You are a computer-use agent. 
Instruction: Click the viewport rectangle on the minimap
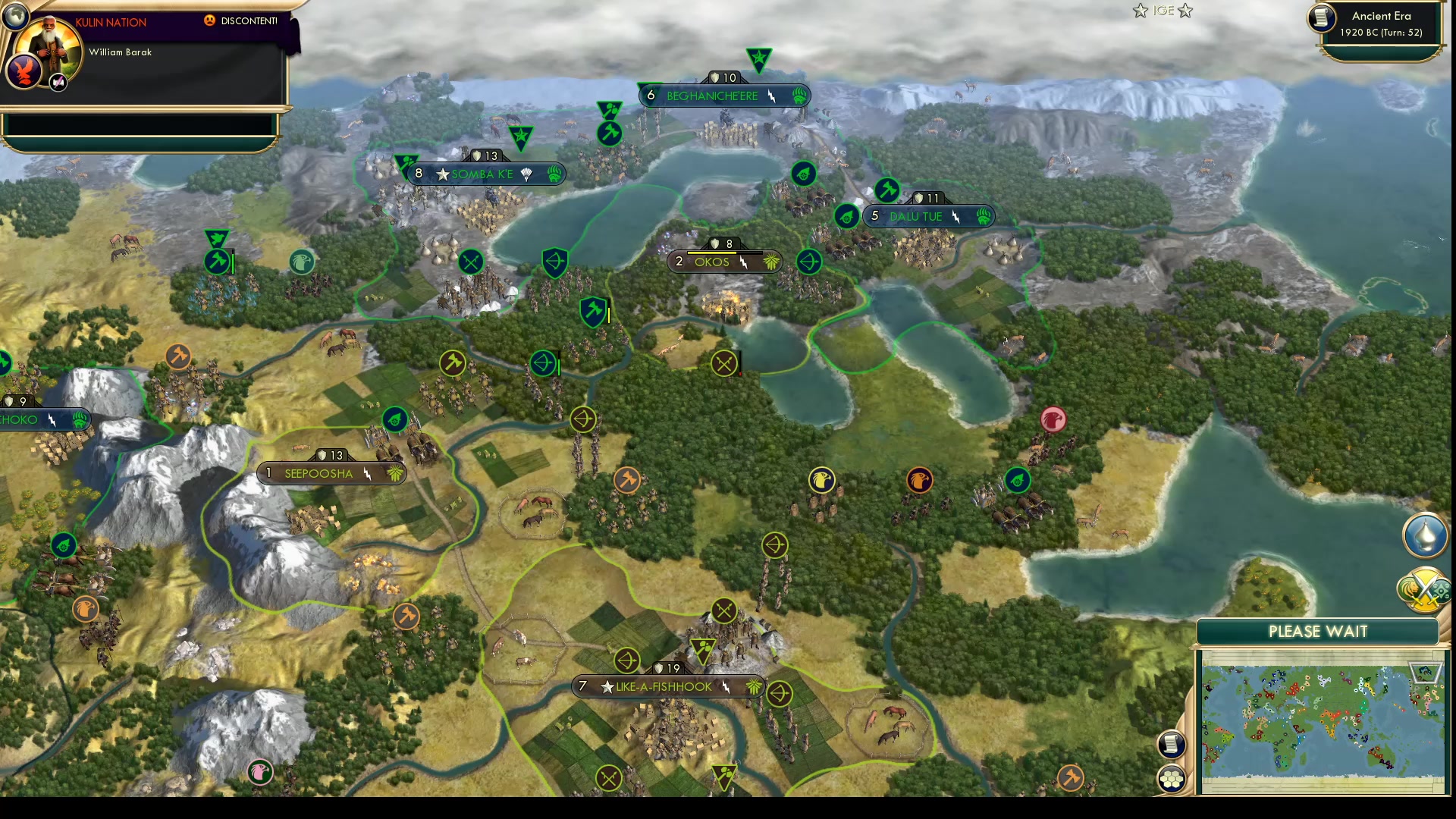pyautogui.click(x=1424, y=673)
